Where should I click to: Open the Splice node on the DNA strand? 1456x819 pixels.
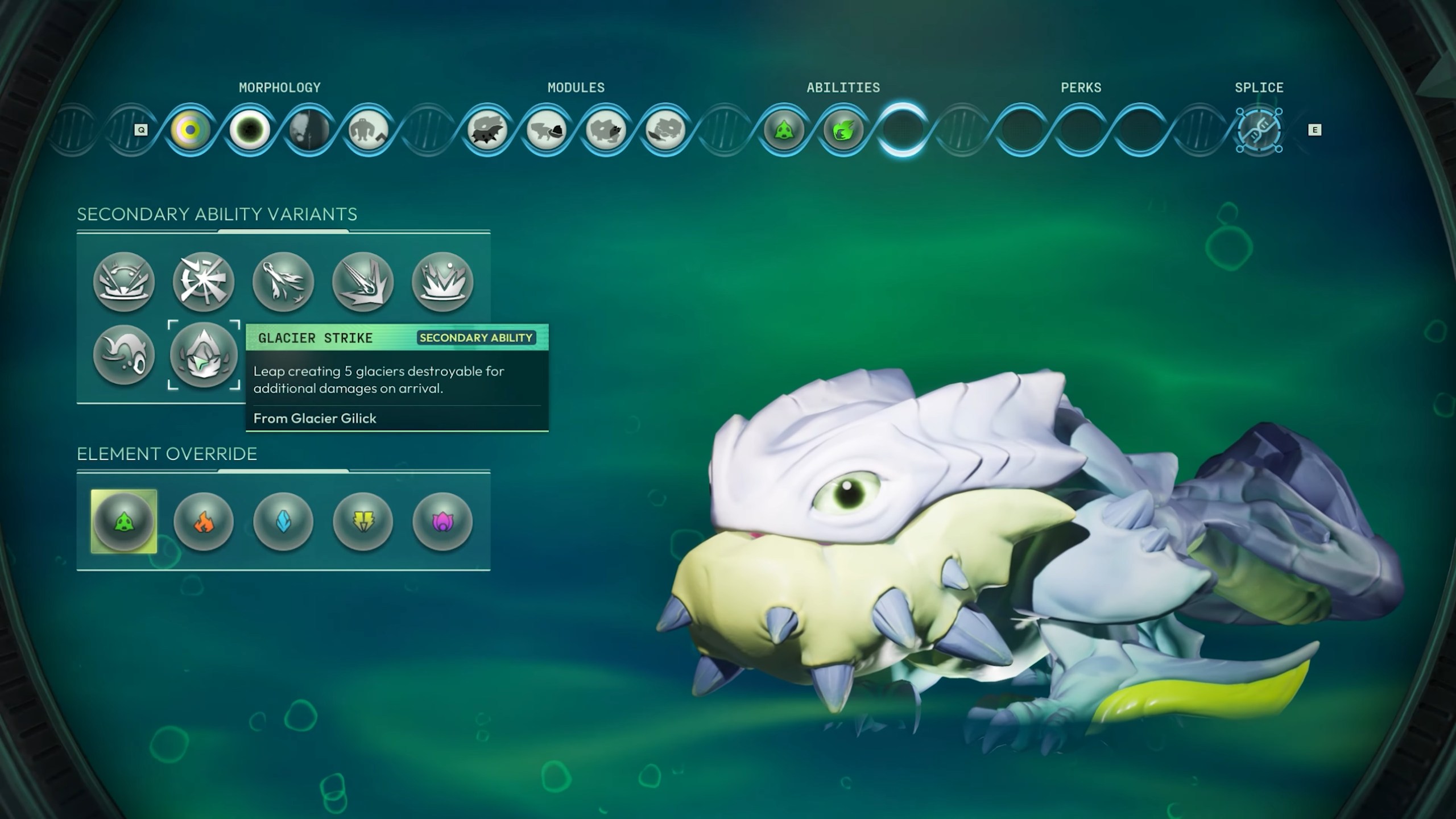[x=1259, y=130]
